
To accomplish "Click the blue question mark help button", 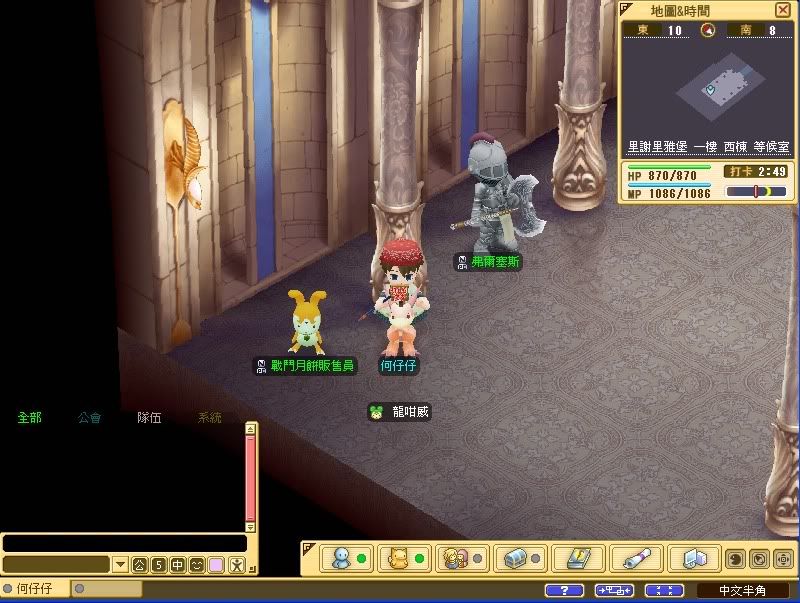I will (x=565, y=591).
